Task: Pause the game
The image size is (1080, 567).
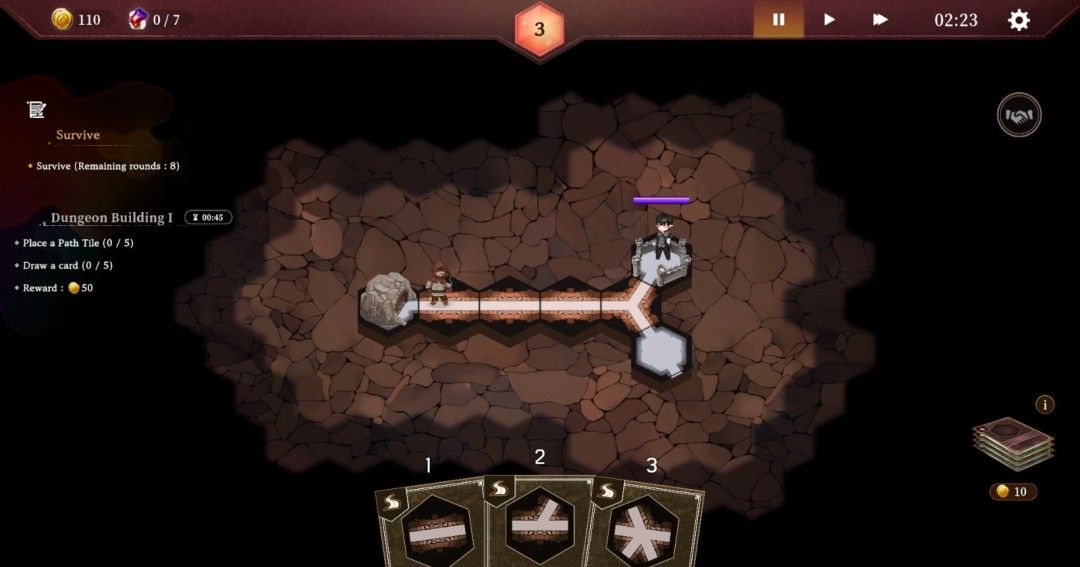Action: pyautogui.click(x=778, y=20)
